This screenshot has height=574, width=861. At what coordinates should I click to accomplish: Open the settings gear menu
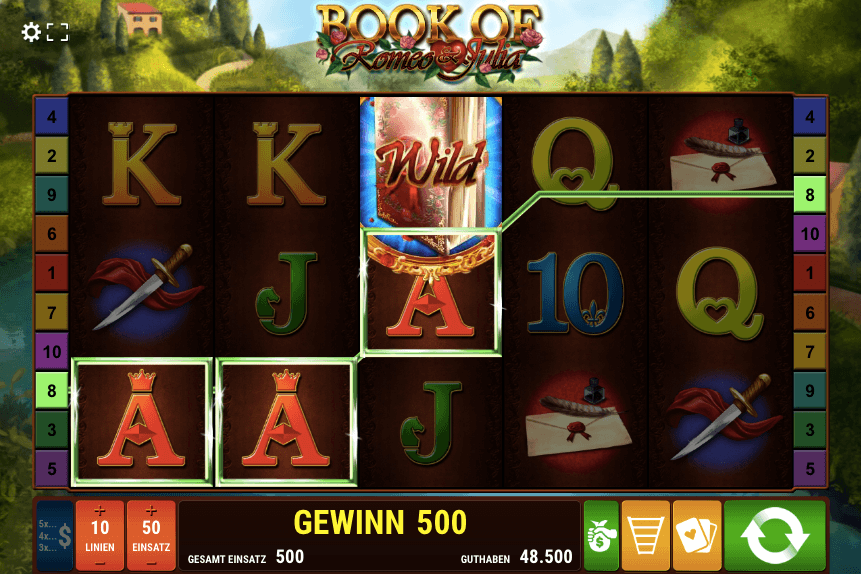(31, 32)
